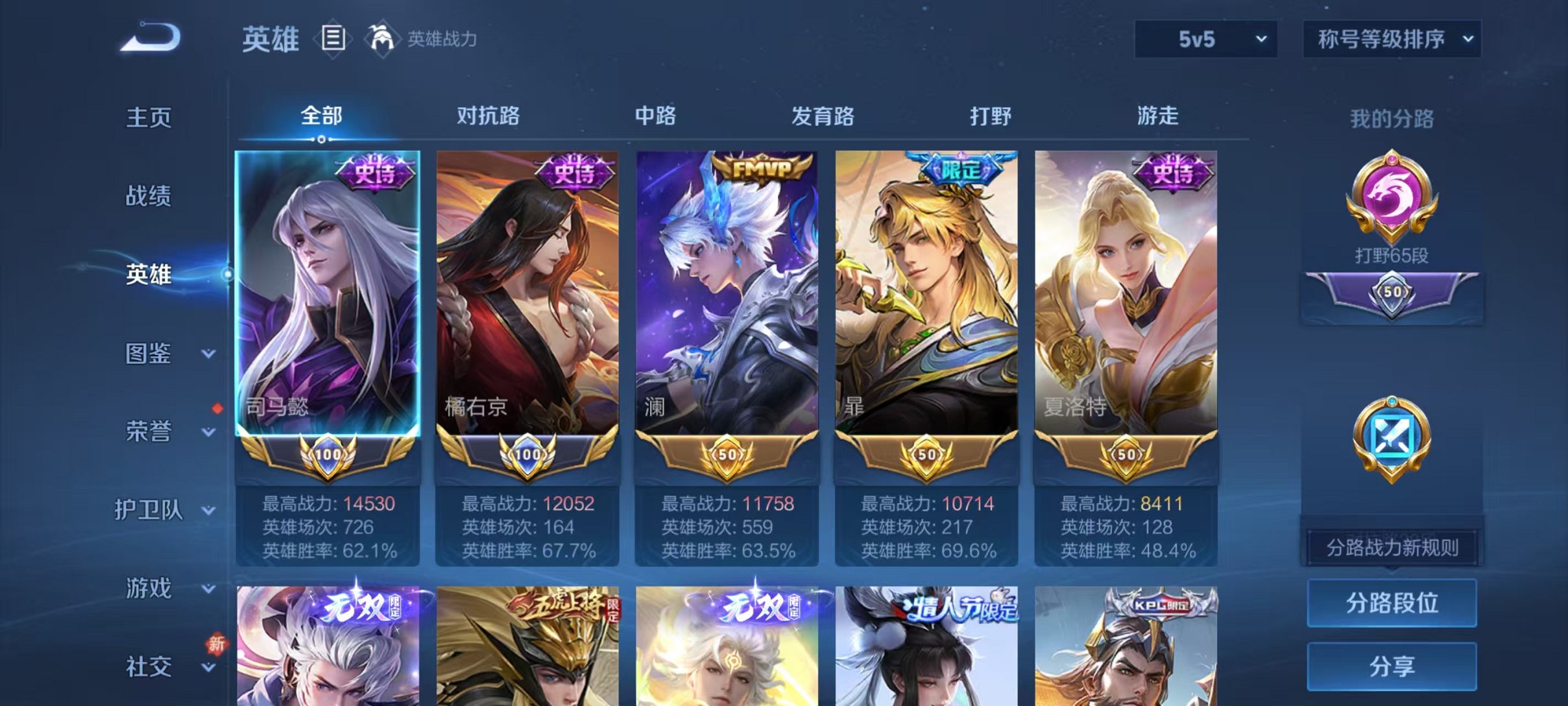Click the 分享 share button
The height and width of the screenshot is (706, 1568).
coord(1391,664)
